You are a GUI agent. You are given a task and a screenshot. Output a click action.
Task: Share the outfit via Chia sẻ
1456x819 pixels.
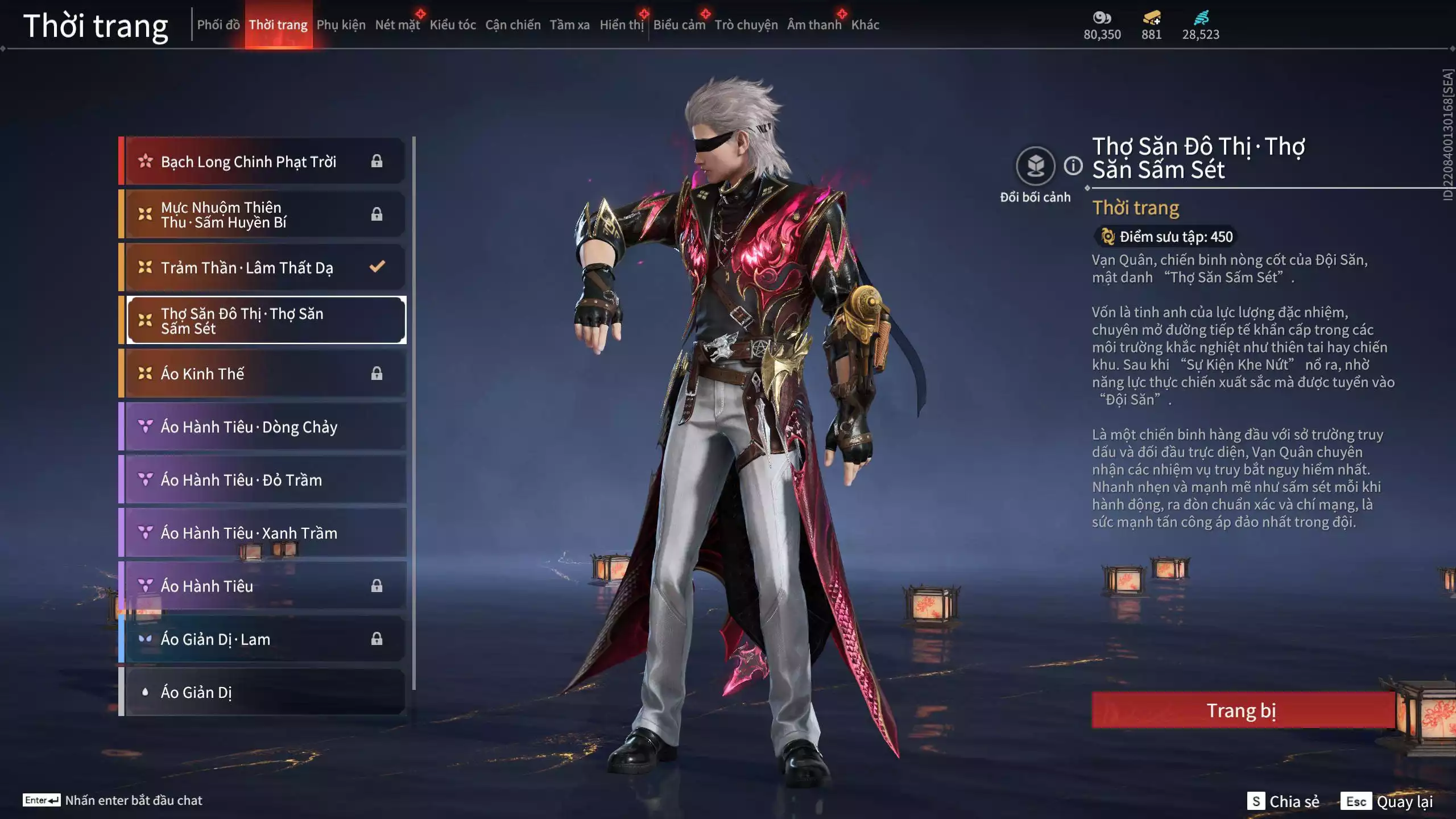1283,801
